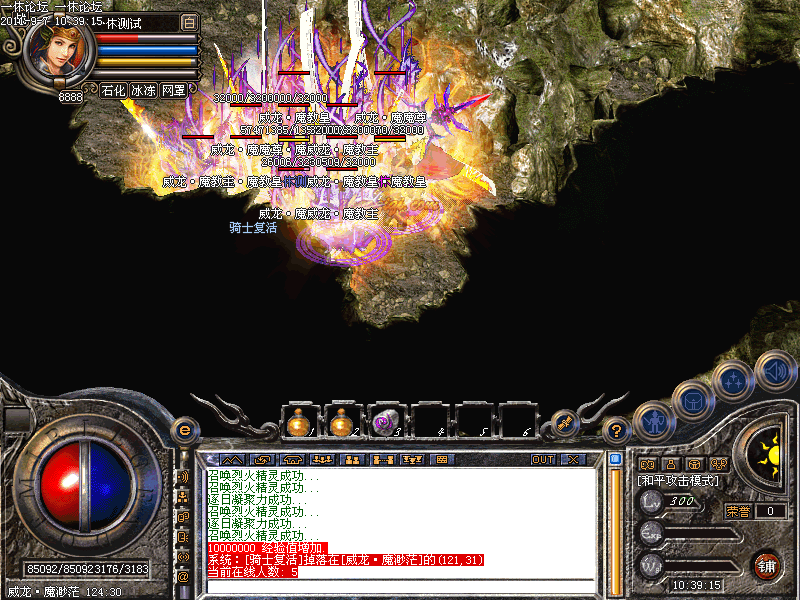Select the 冰冻 status button
Screen dimensions: 800x600
pyautogui.click(x=143, y=90)
